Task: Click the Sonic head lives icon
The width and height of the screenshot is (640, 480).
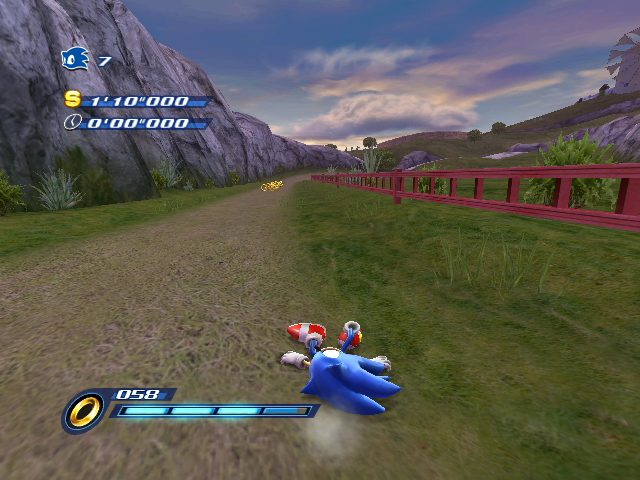Action: [x=75, y=60]
